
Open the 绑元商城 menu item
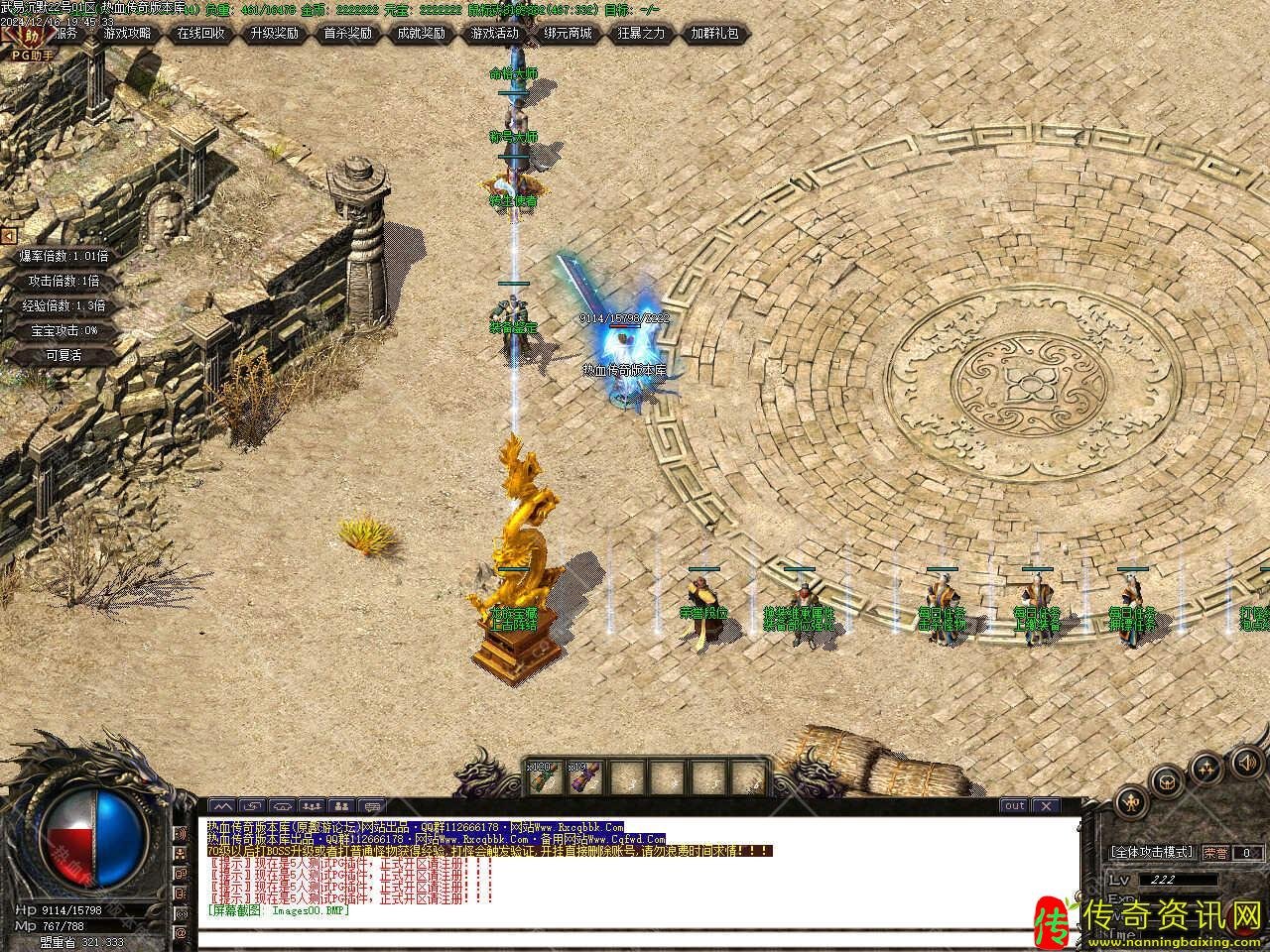click(568, 33)
